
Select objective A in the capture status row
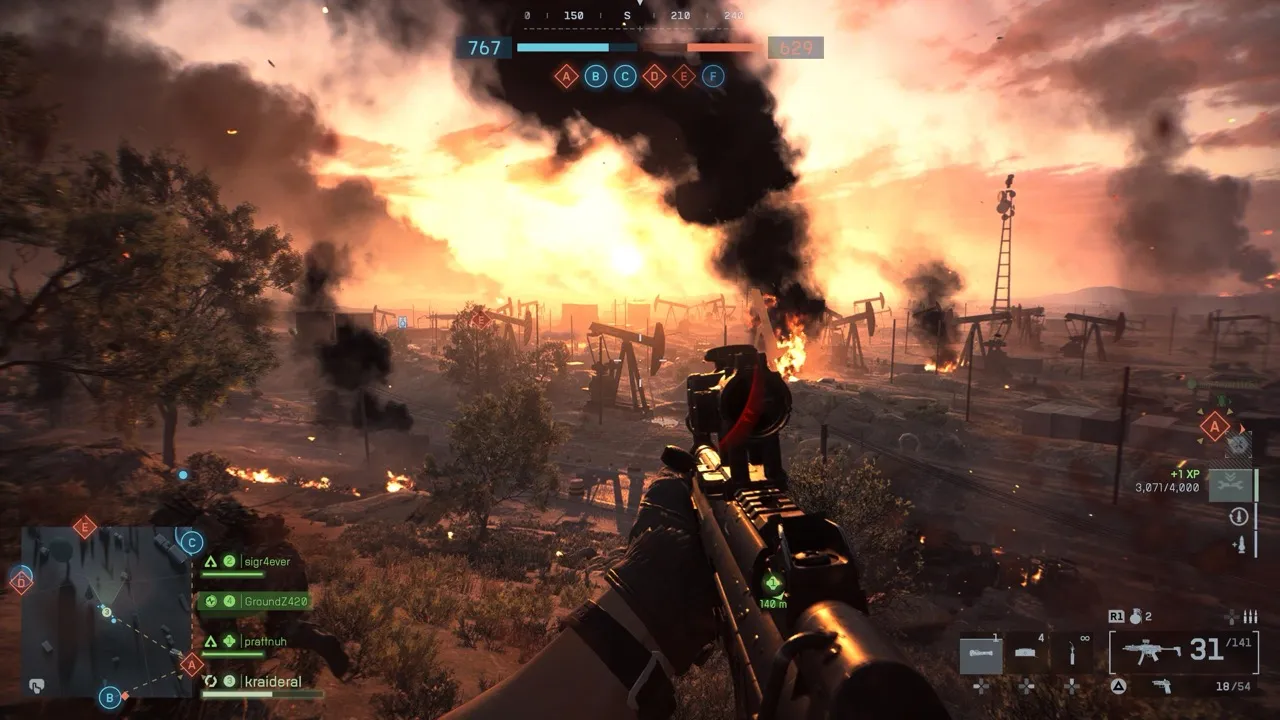566,76
